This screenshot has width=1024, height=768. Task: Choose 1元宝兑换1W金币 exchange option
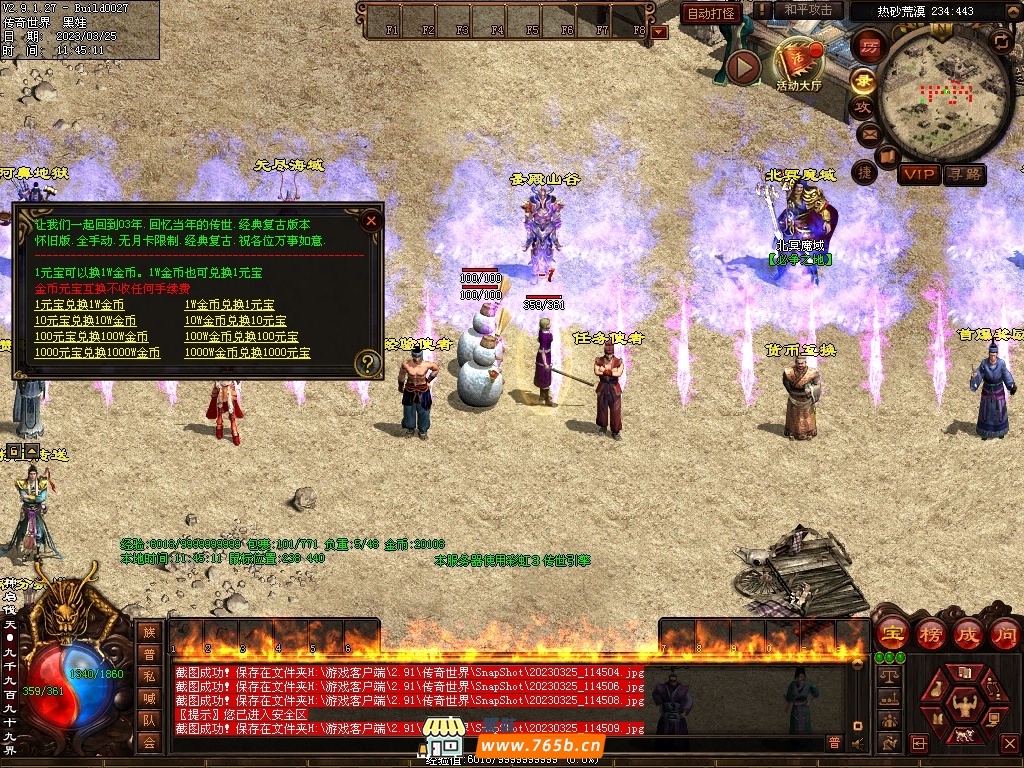click(x=79, y=305)
